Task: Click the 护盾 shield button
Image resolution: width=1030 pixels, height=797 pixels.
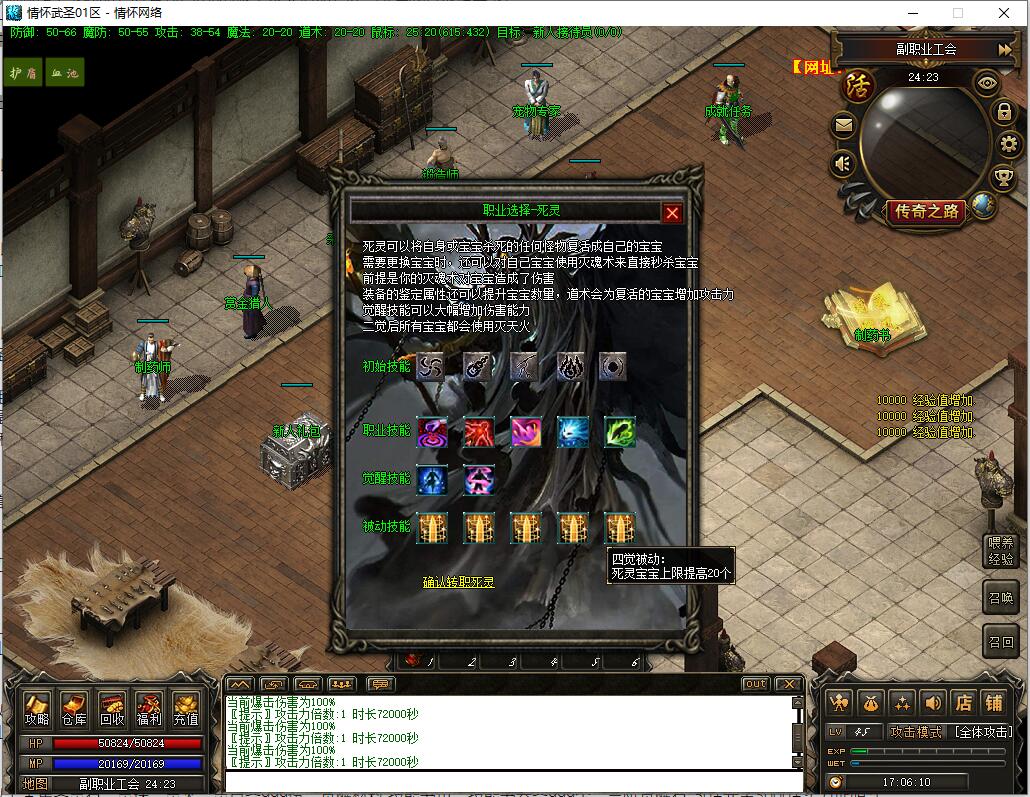Action: point(23,73)
